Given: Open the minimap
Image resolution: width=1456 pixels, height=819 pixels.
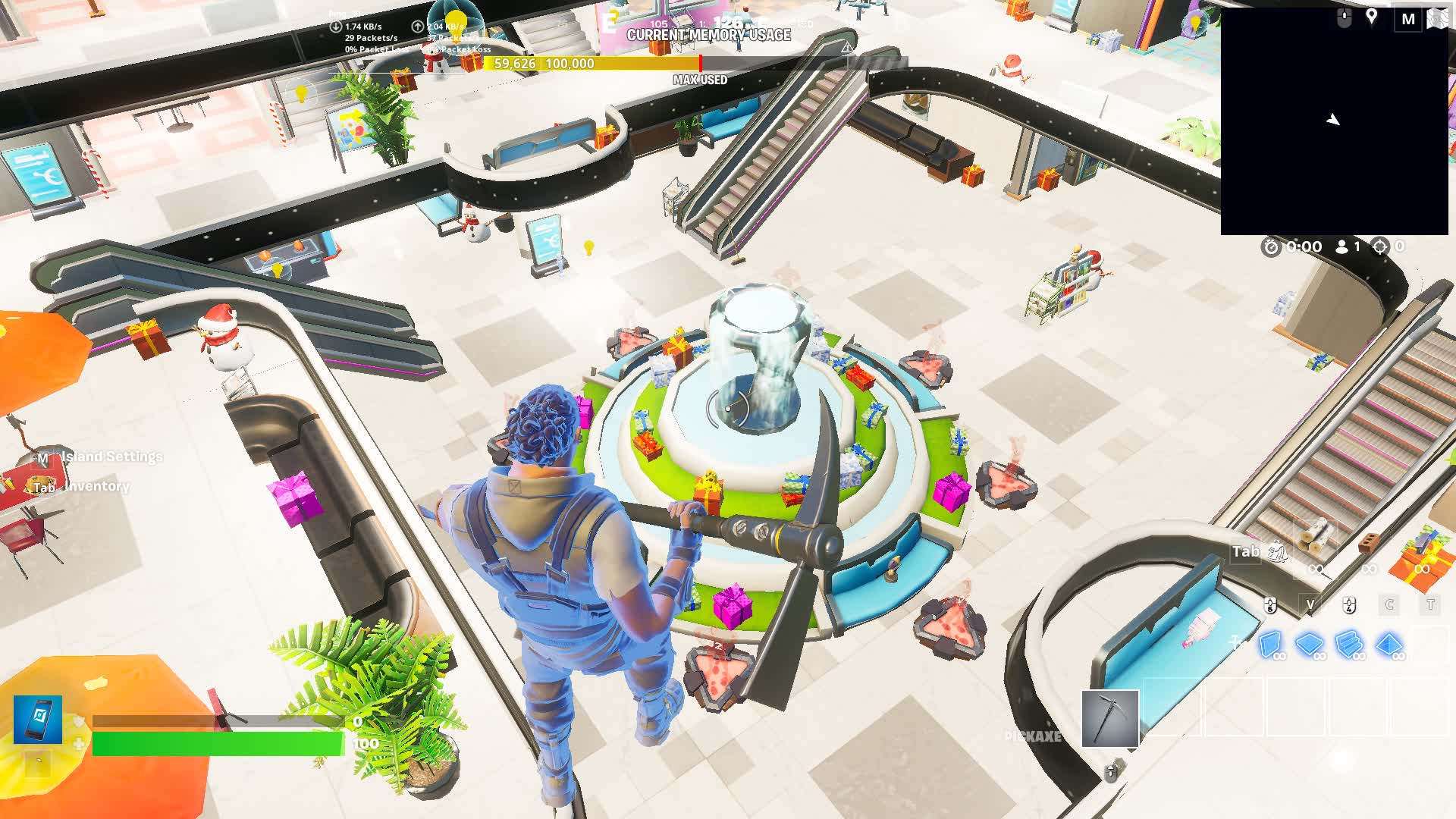Looking at the screenshot, I should pos(1334,121).
